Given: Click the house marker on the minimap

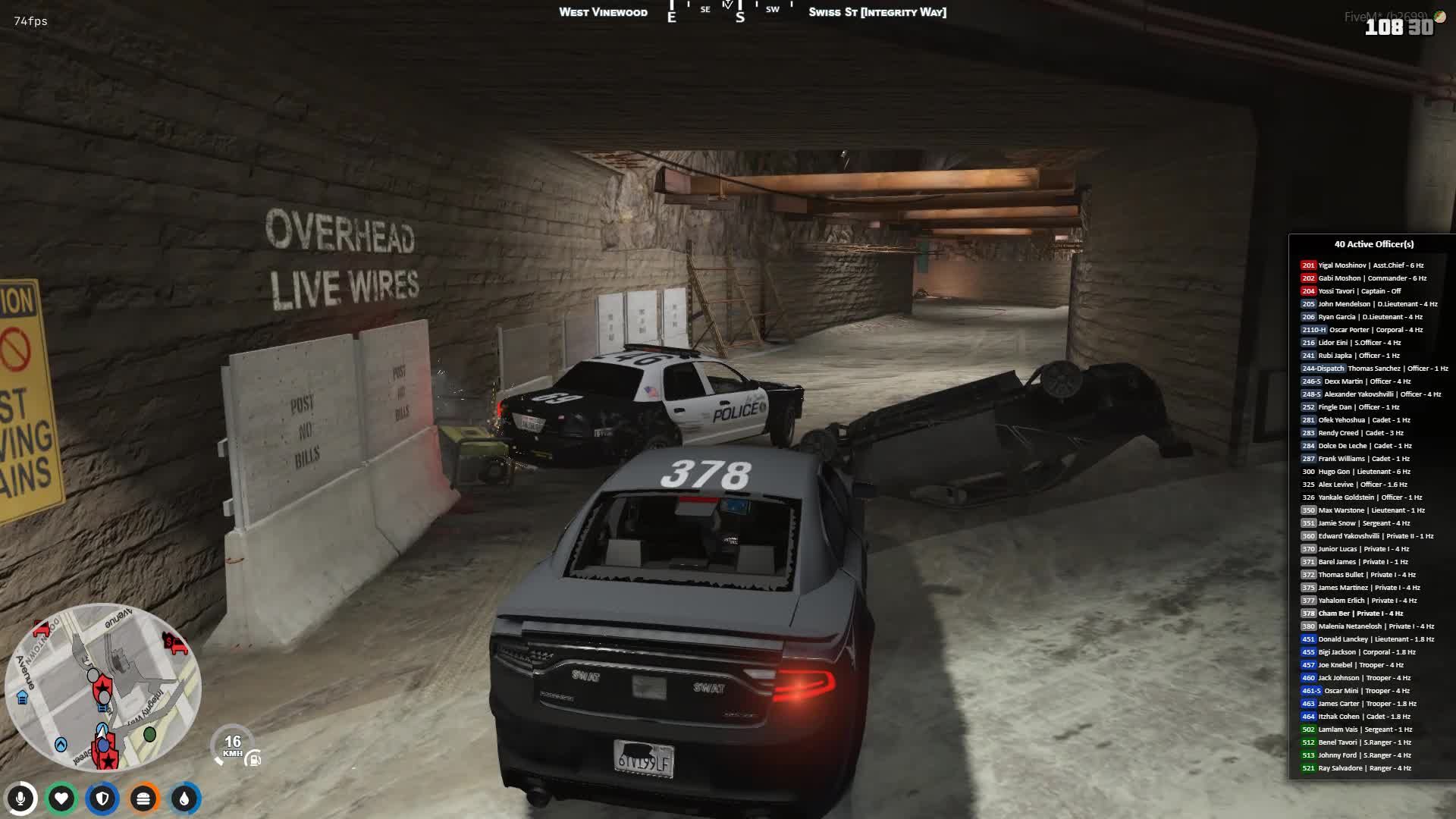Looking at the screenshot, I should [22, 698].
